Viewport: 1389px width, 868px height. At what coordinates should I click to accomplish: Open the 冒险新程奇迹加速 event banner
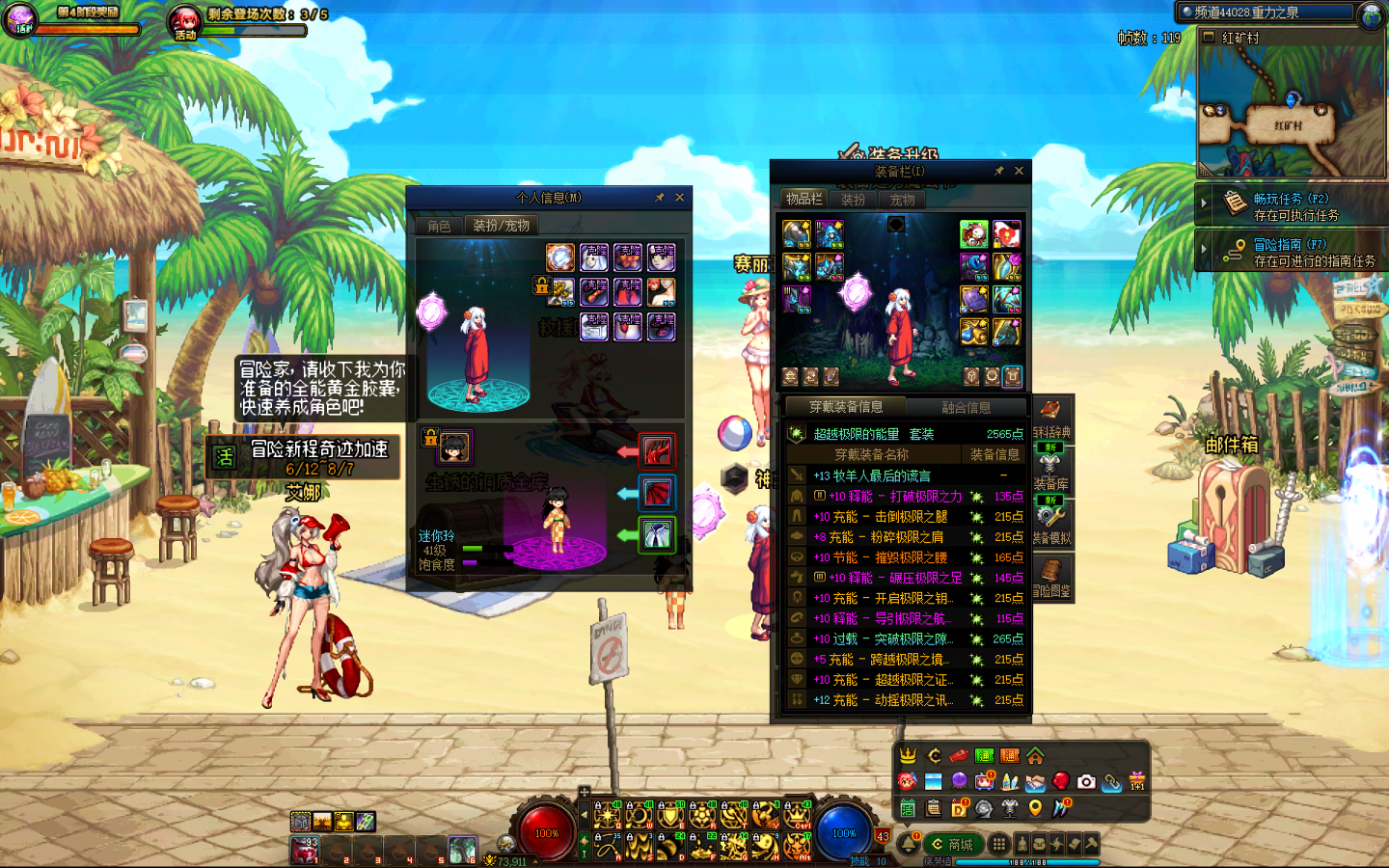point(303,457)
